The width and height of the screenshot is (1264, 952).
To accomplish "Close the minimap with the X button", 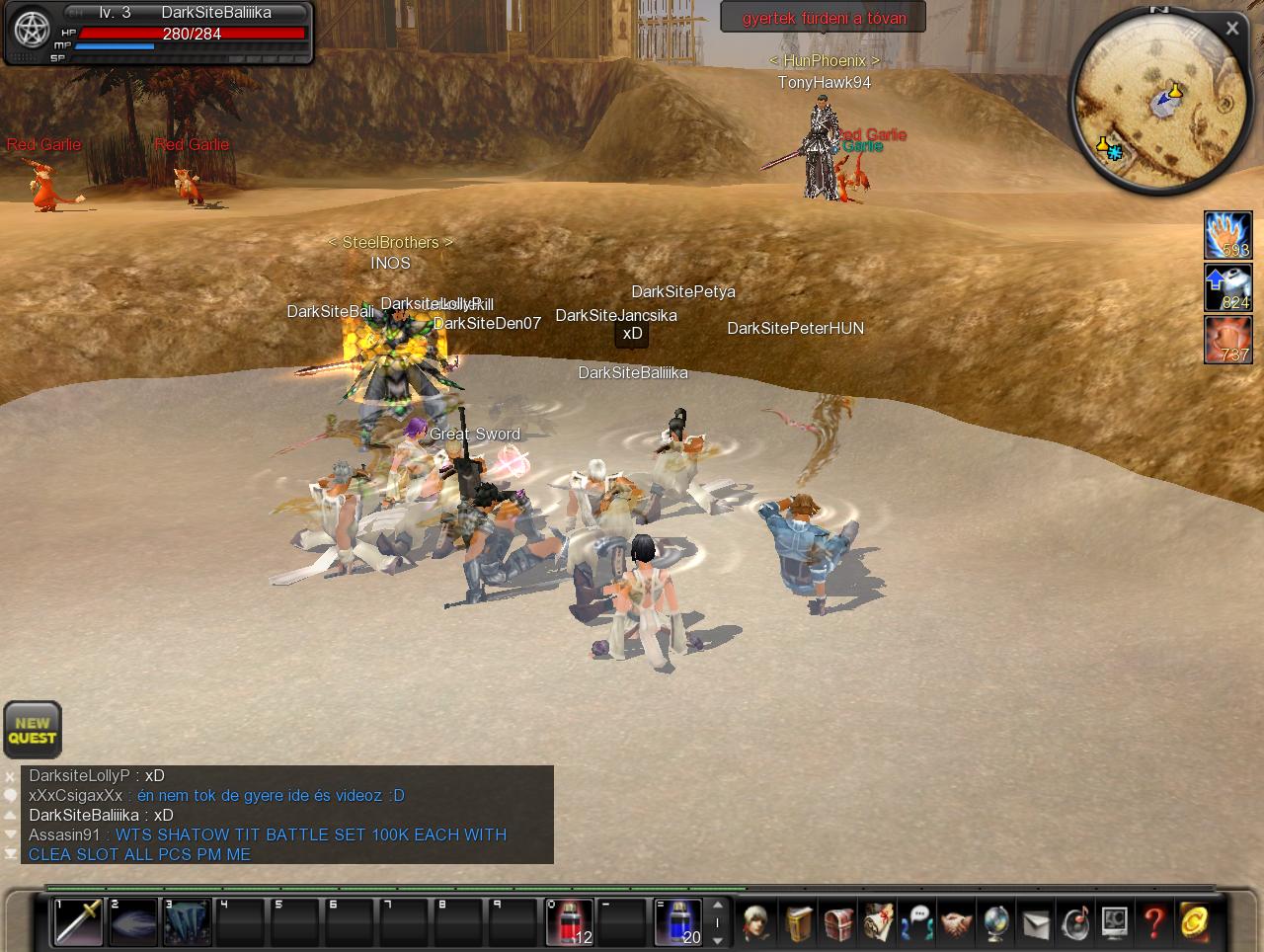I will (1231, 29).
